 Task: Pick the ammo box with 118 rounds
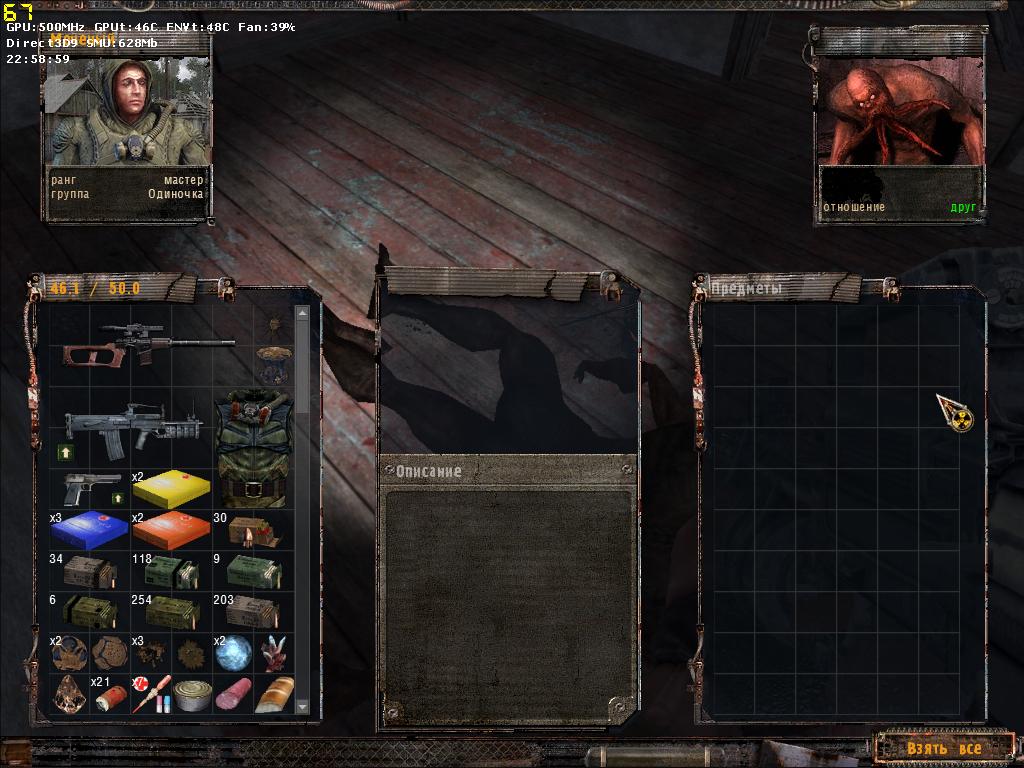(x=170, y=571)
